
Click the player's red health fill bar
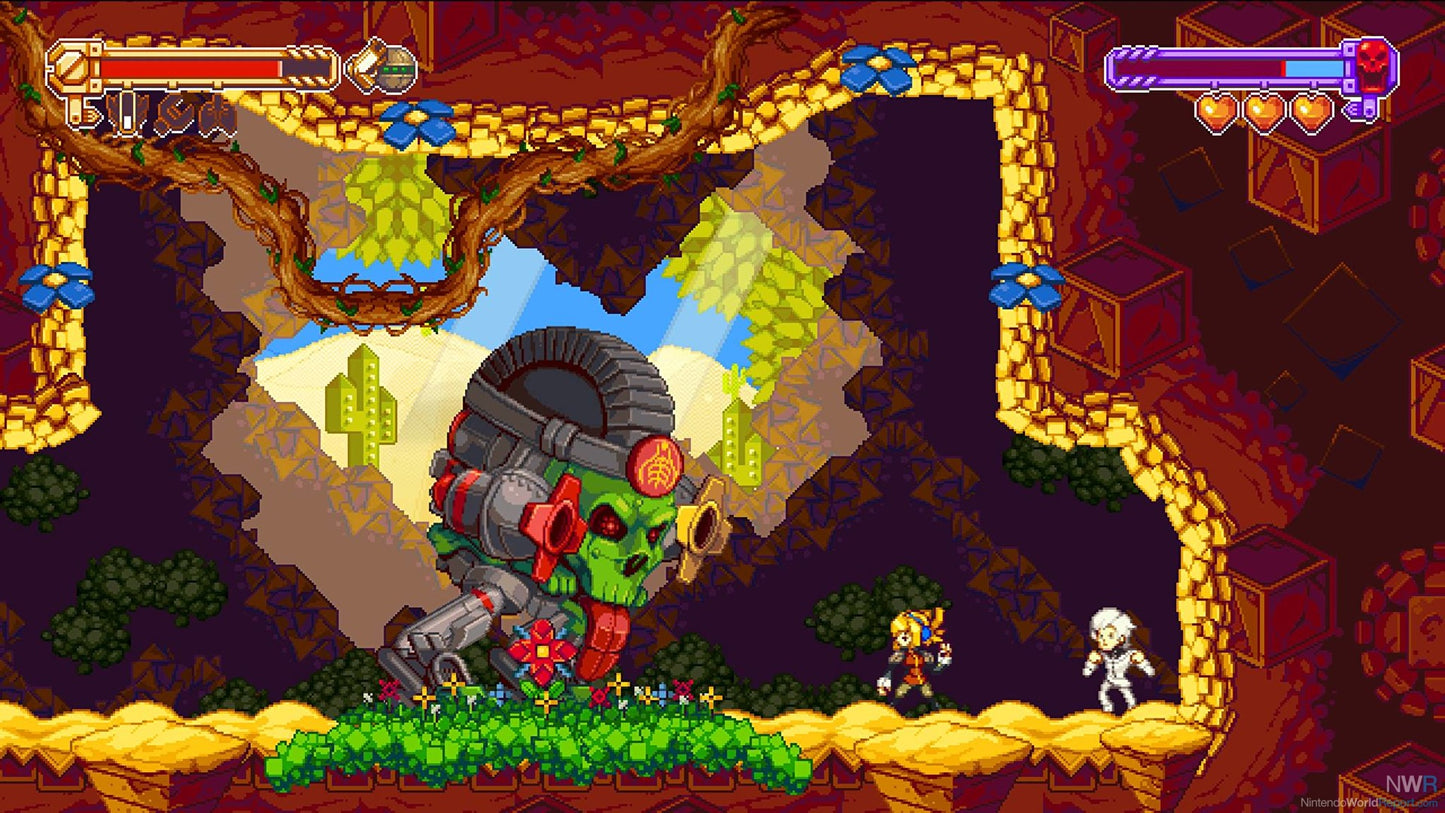190,67
